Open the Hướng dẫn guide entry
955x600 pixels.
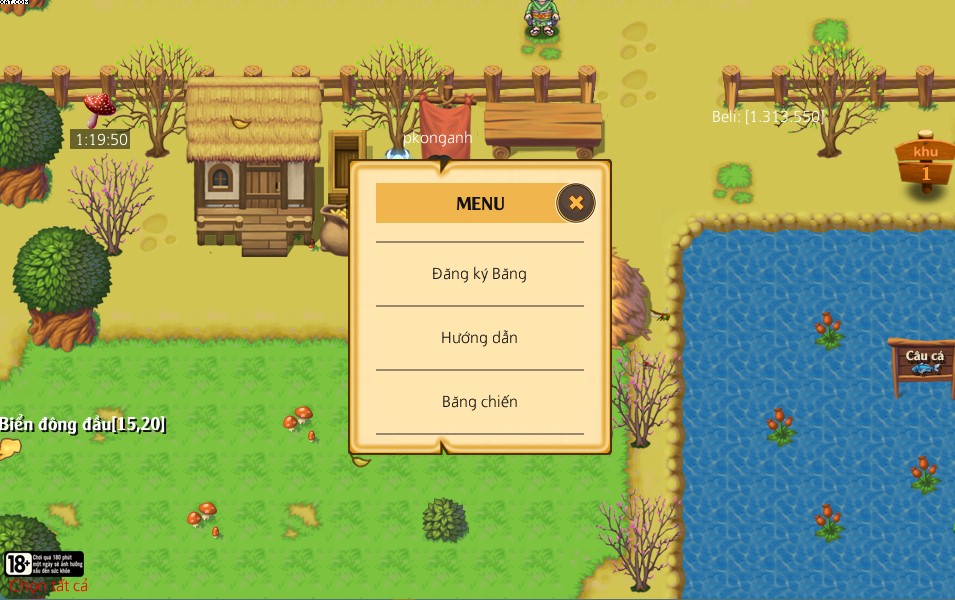click(479, 338)
